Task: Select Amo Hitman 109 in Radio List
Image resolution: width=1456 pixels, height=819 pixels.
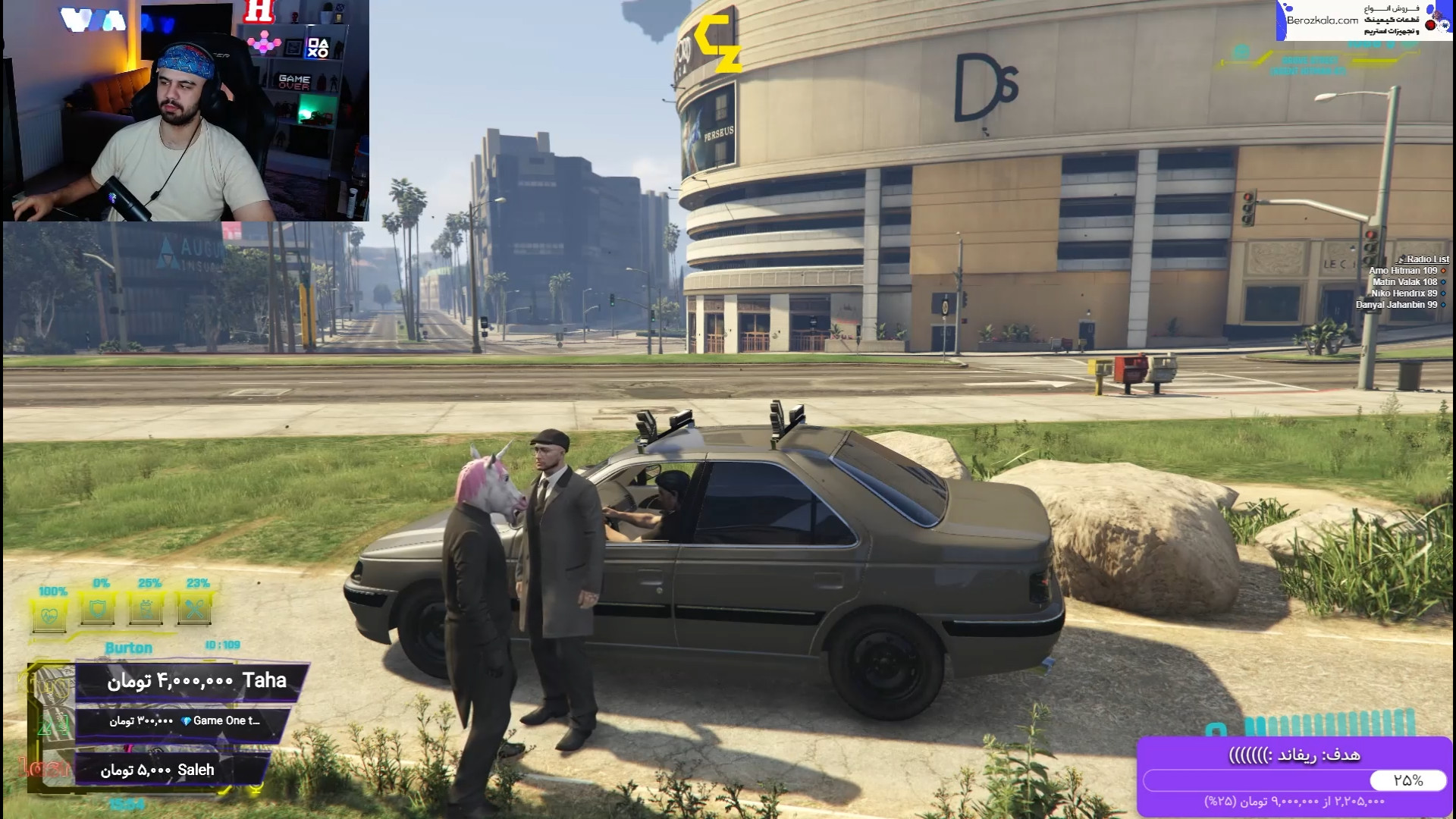Action: [x=1403, y=271]
